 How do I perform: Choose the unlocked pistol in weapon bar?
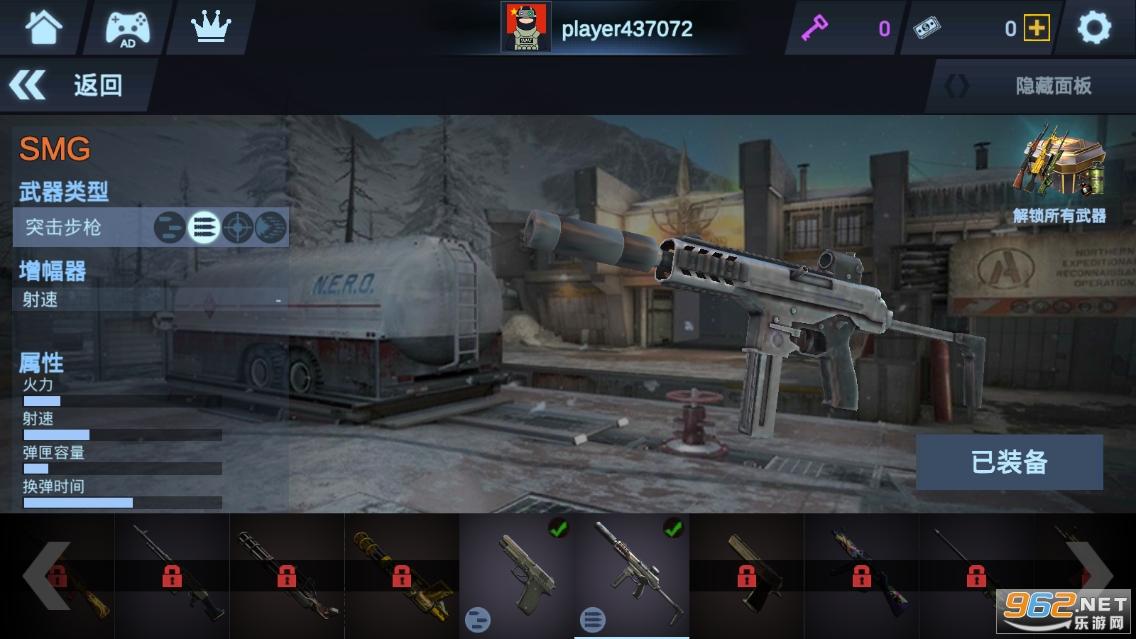pos(516,575)
